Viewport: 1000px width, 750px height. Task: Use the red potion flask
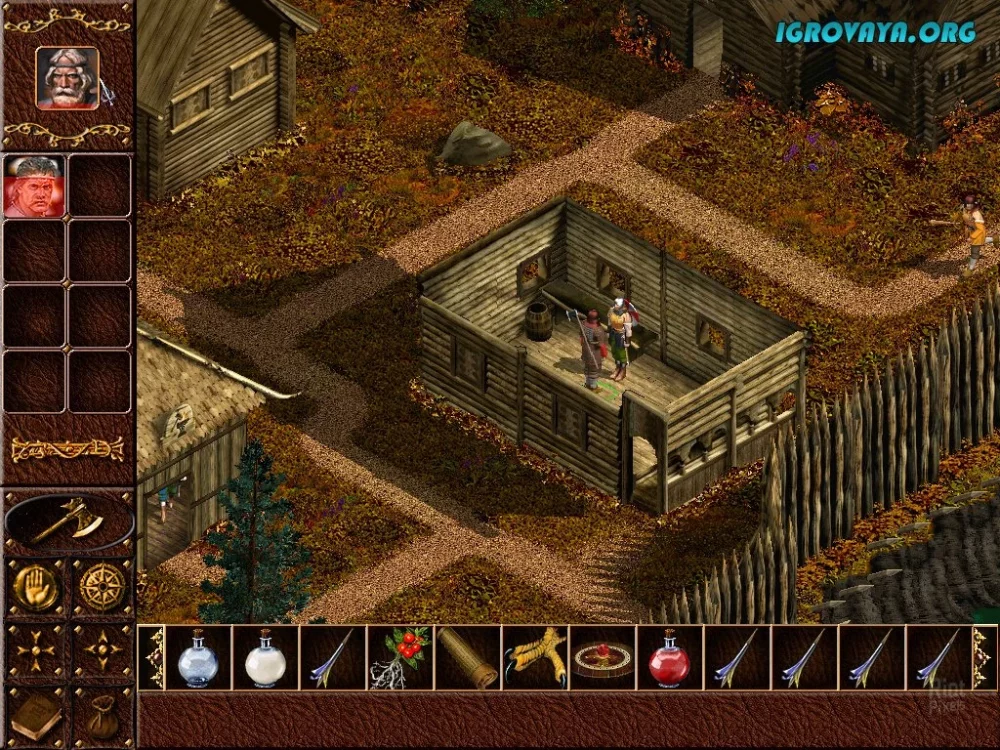click(669, 658)
